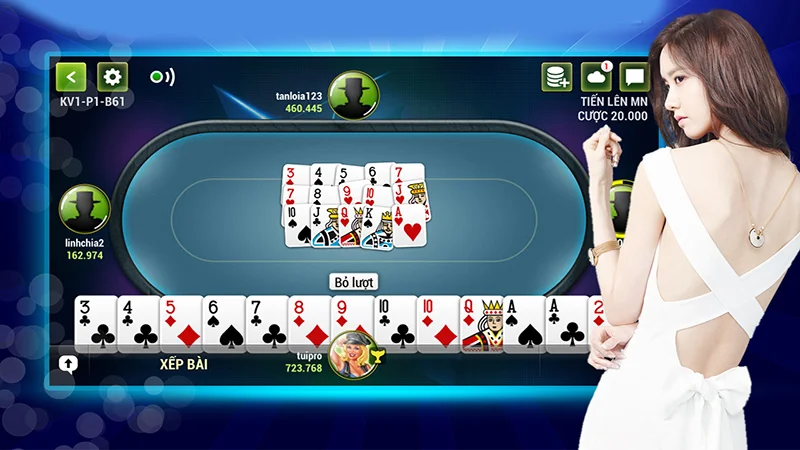
Task: Select the Ace of spades card
Action: (522, 324)
